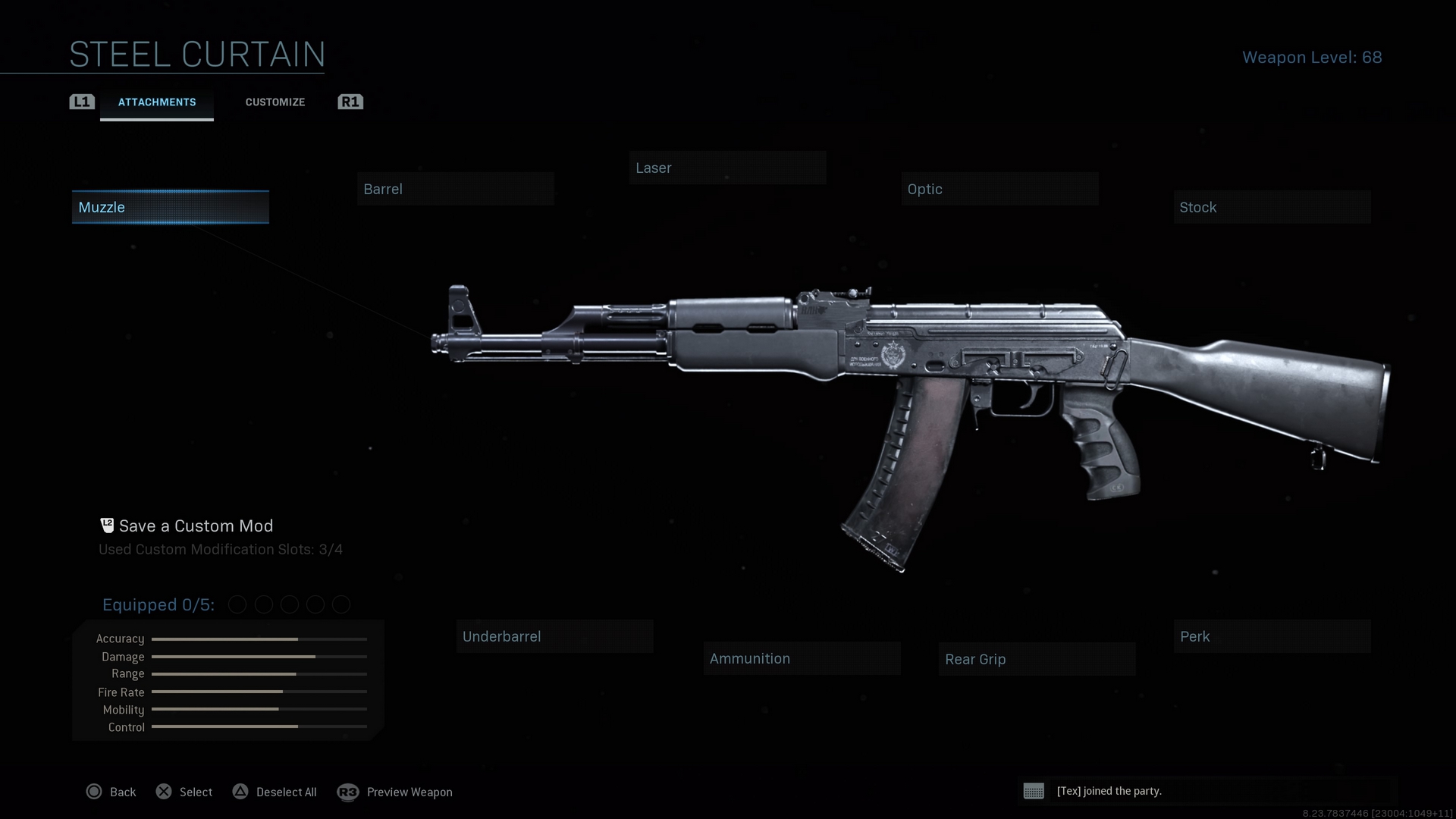The height and width of the screenshot is (819, 1456).
Task: Open the Optic attachment slot
Action: tap(999, 189)
